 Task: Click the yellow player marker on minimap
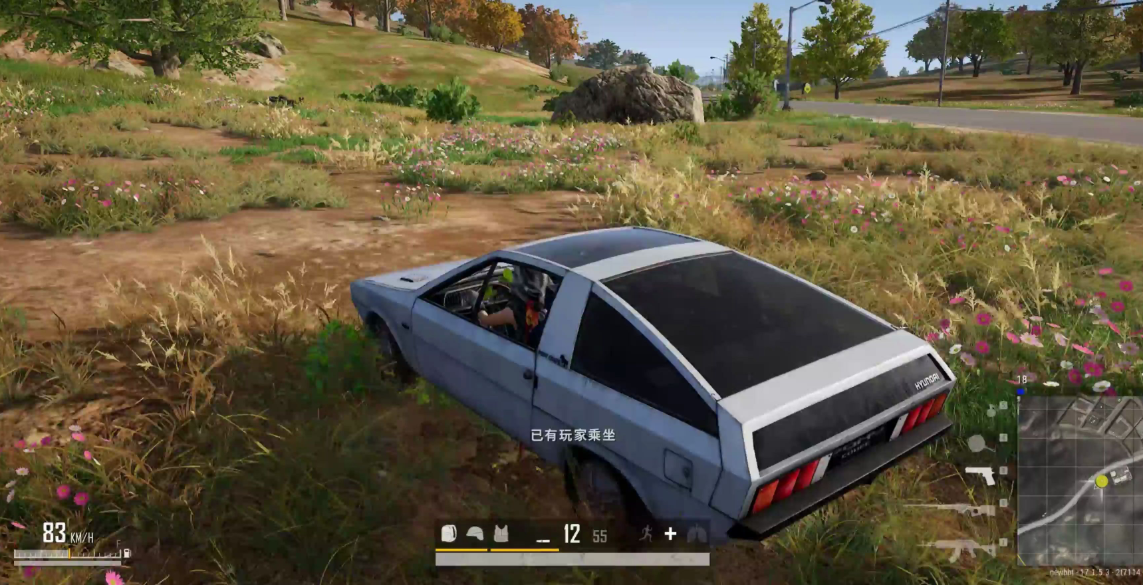(1101, 481)
